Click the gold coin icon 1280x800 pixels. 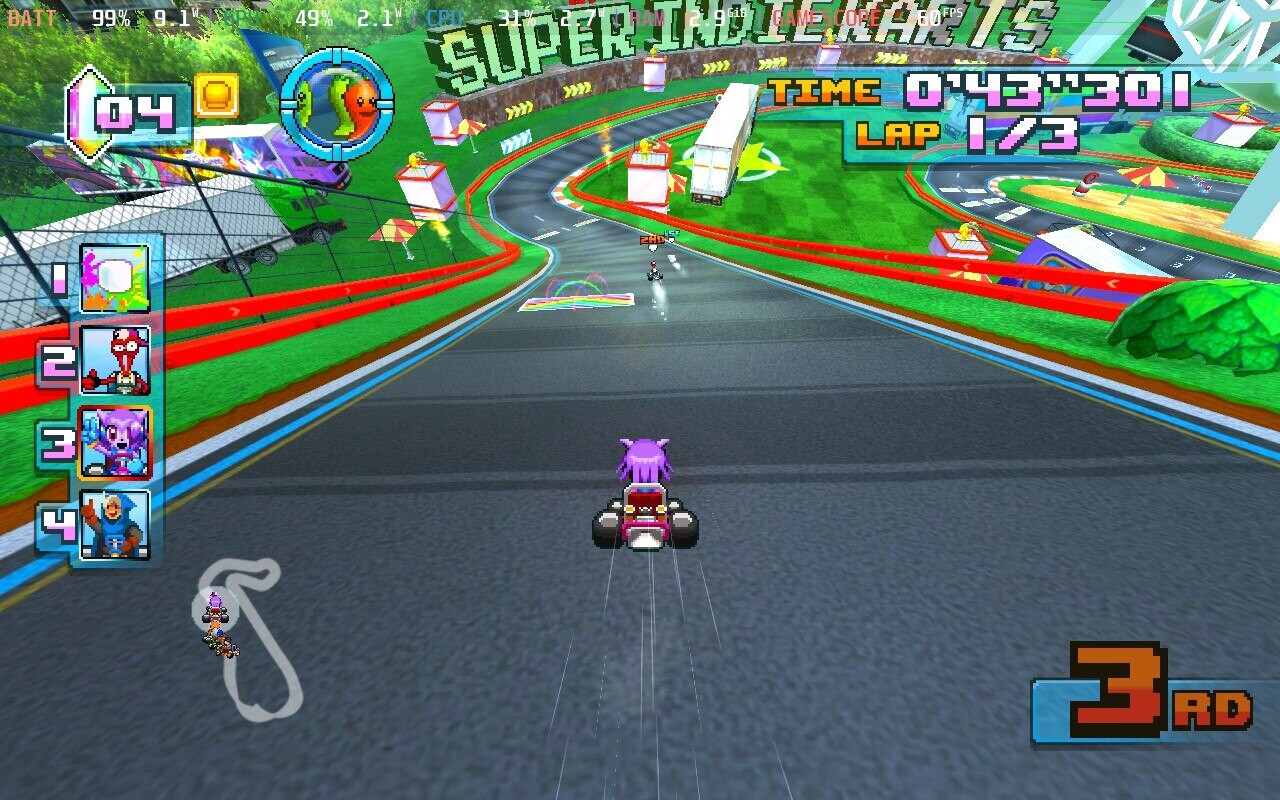(216, 96)
